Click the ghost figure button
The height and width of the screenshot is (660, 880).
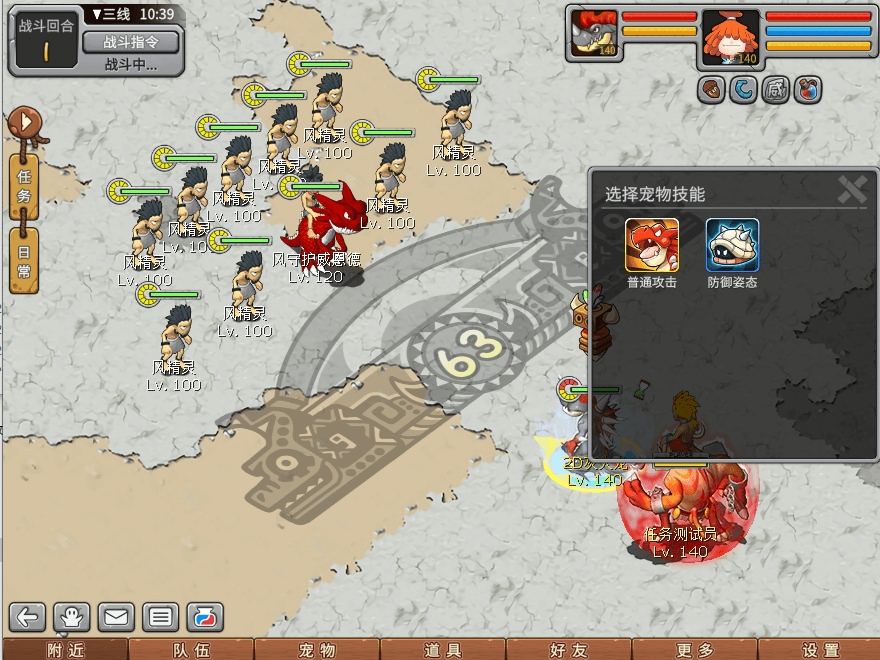tap(73, 617)
